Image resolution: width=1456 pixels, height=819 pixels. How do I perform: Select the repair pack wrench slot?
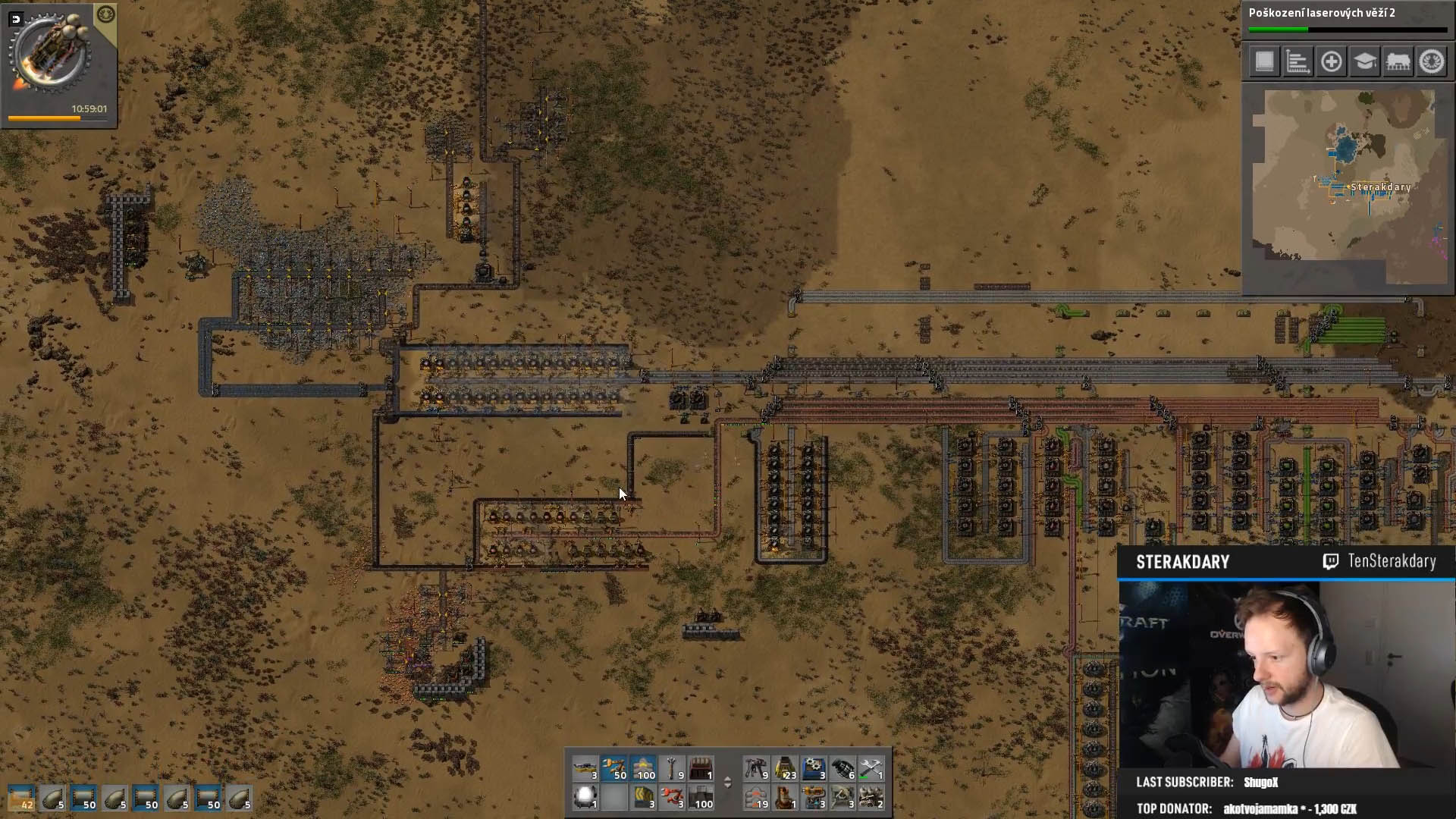(871, 768)
